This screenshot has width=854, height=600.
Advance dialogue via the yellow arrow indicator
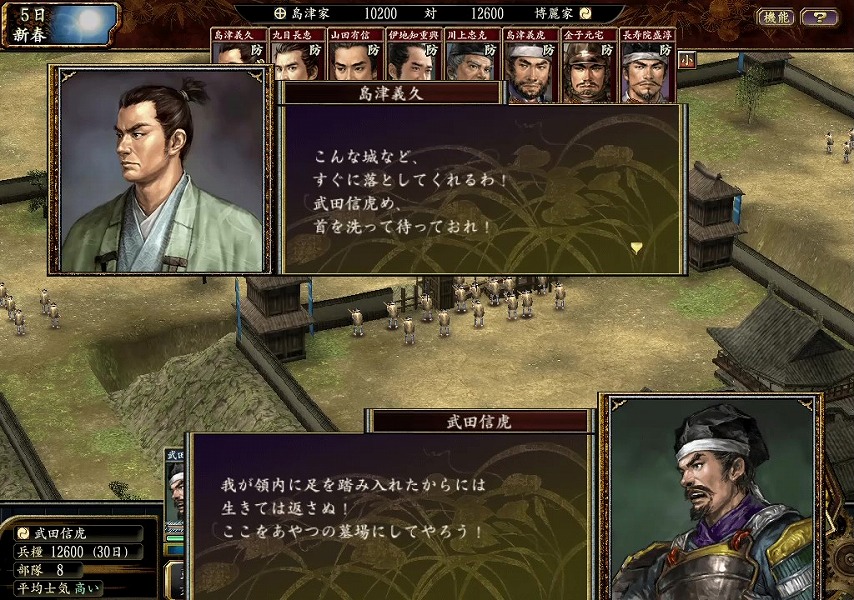point(637,247)
